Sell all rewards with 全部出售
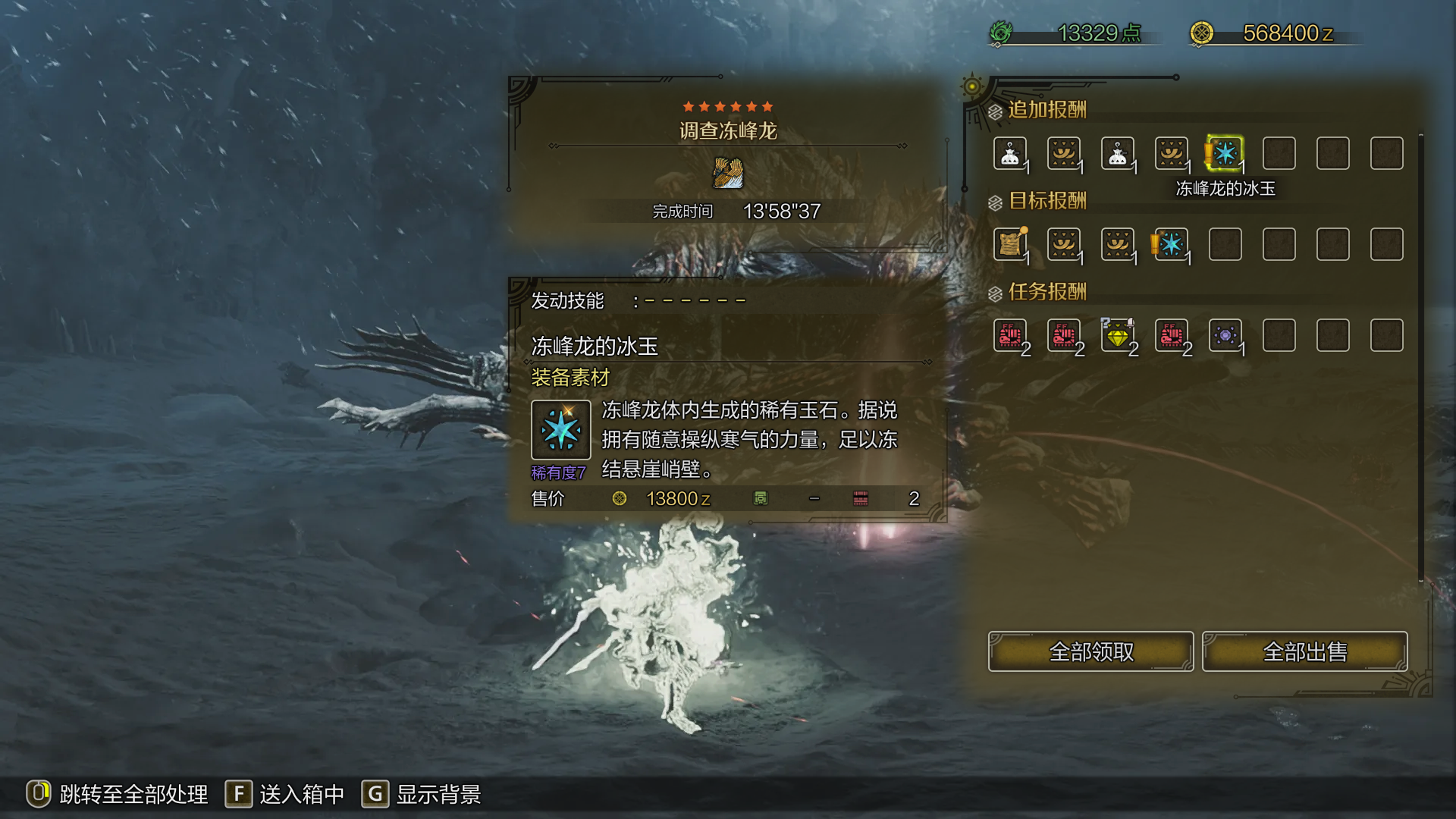Viewport: 1456px width, 819px height. click(1304, 651)
